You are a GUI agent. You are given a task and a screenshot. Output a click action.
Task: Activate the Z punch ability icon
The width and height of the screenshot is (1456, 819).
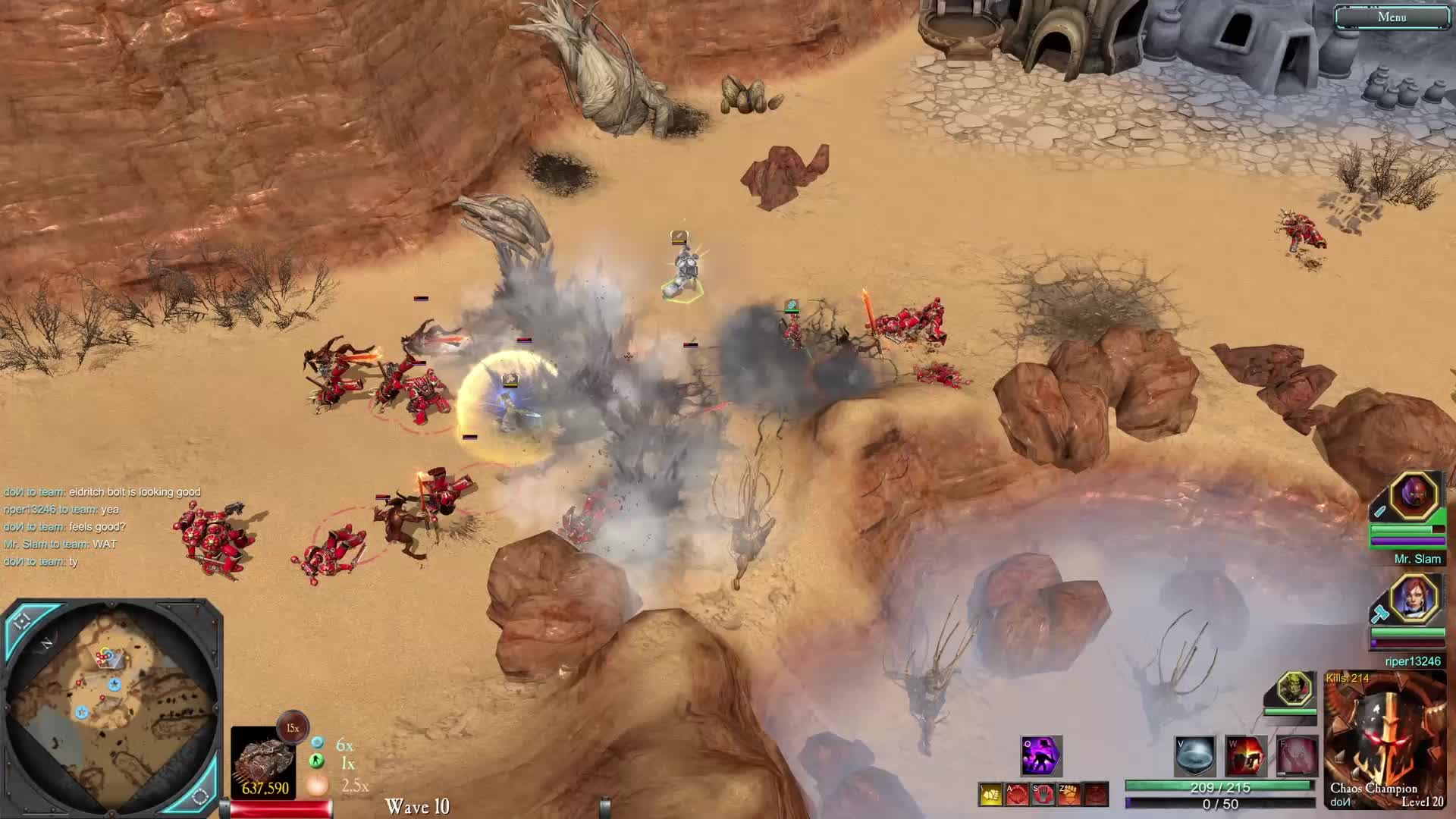(1068, 794)
